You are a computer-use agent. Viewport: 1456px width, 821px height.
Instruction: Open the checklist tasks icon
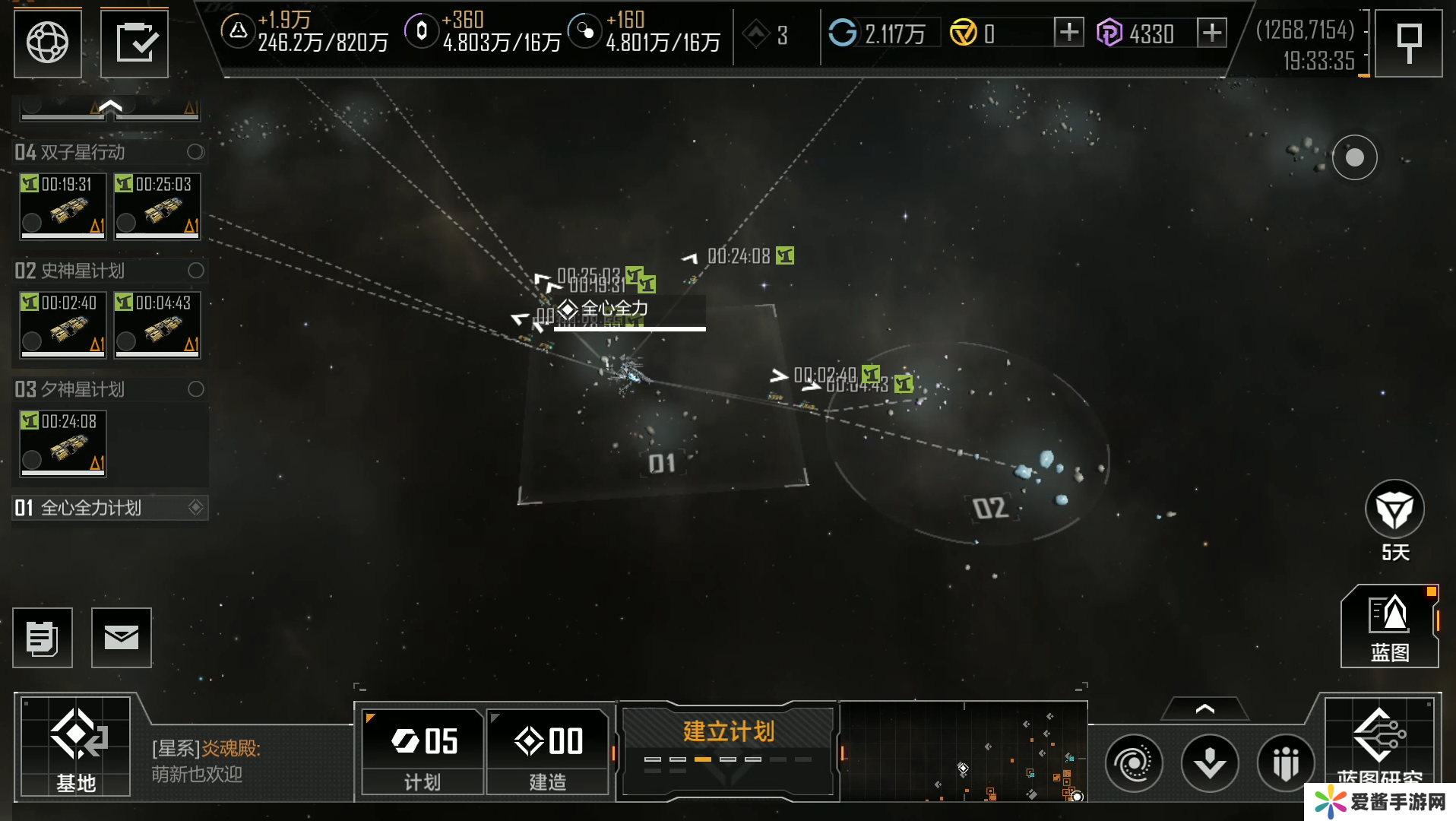coord(135,43)
